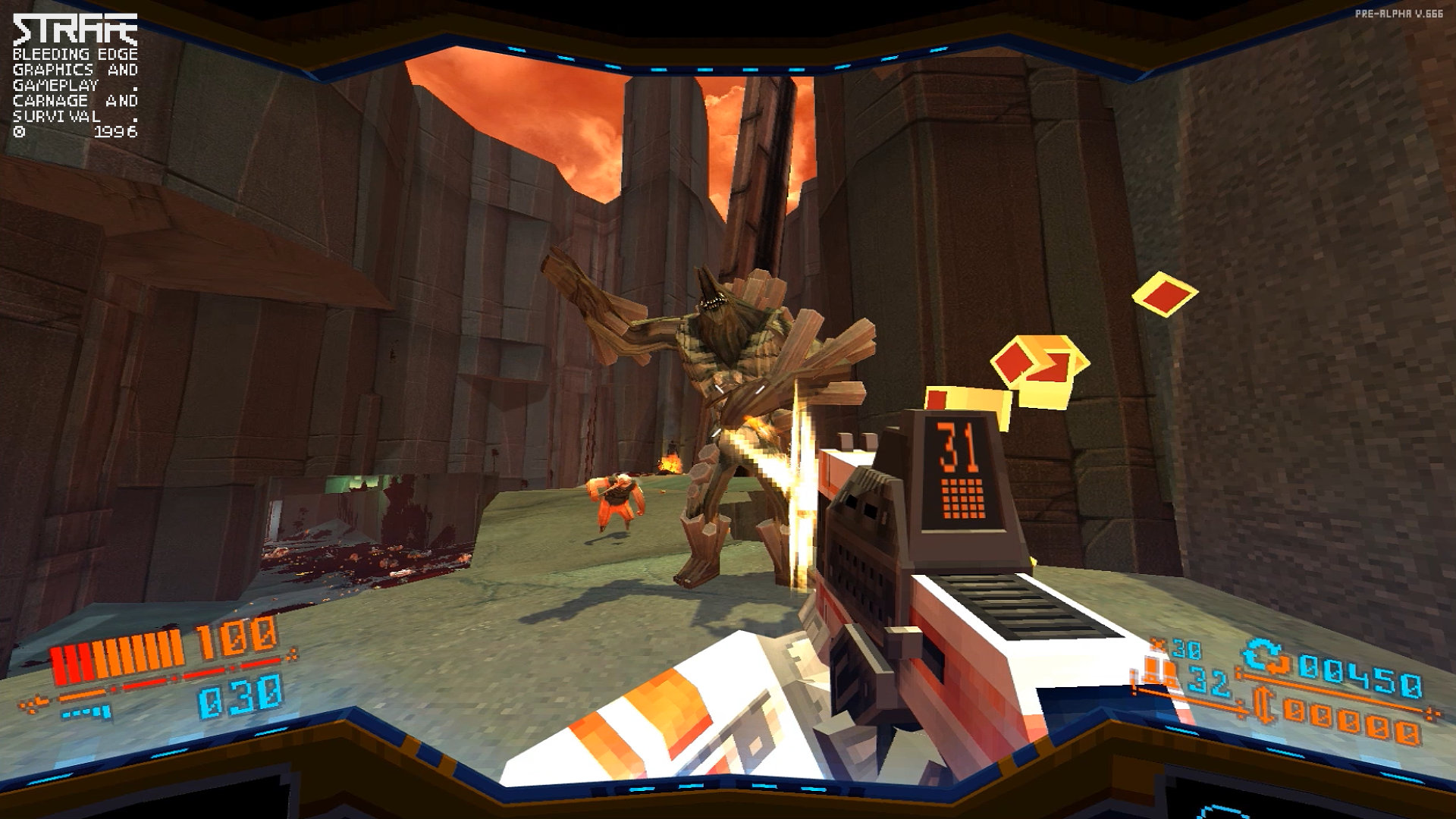Screen dimensions: 1456x819
Task: Click the blue scrap total 00450
Action: (x=1357, y=677)
